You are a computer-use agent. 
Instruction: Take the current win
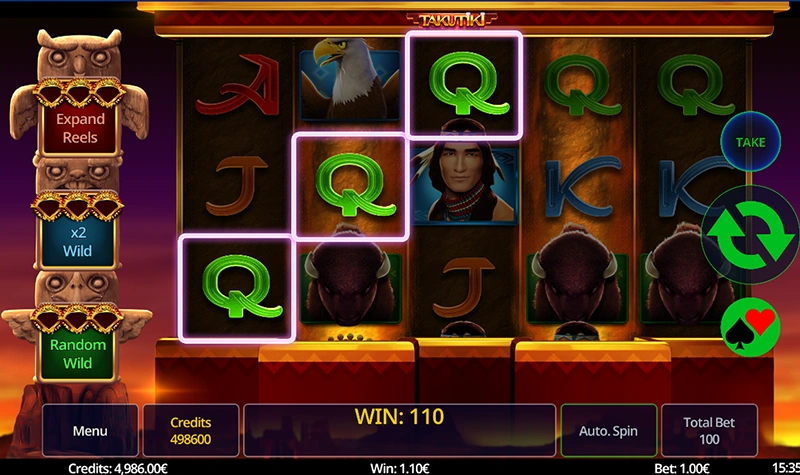750,142
